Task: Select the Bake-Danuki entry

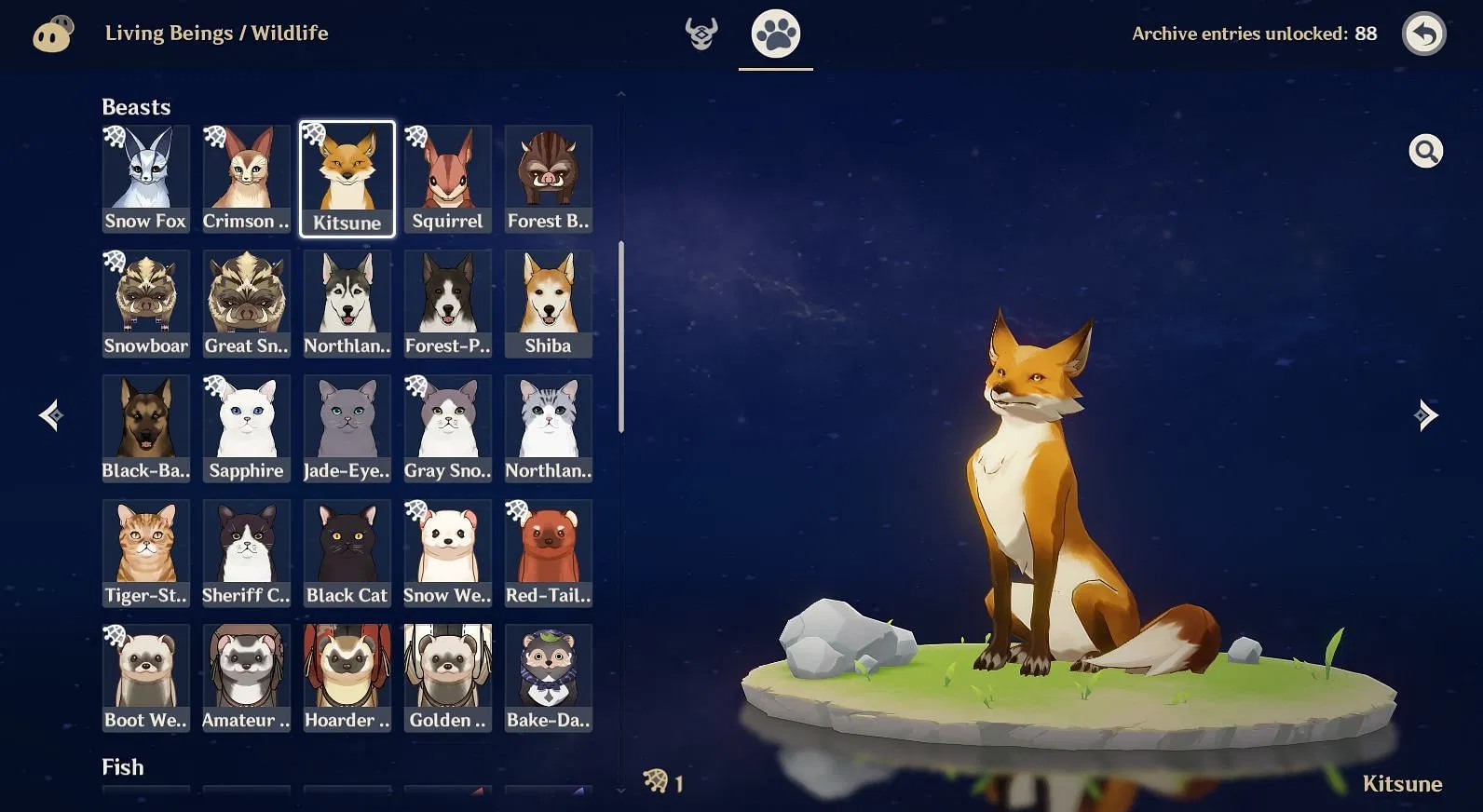Action: coord(548,676)
